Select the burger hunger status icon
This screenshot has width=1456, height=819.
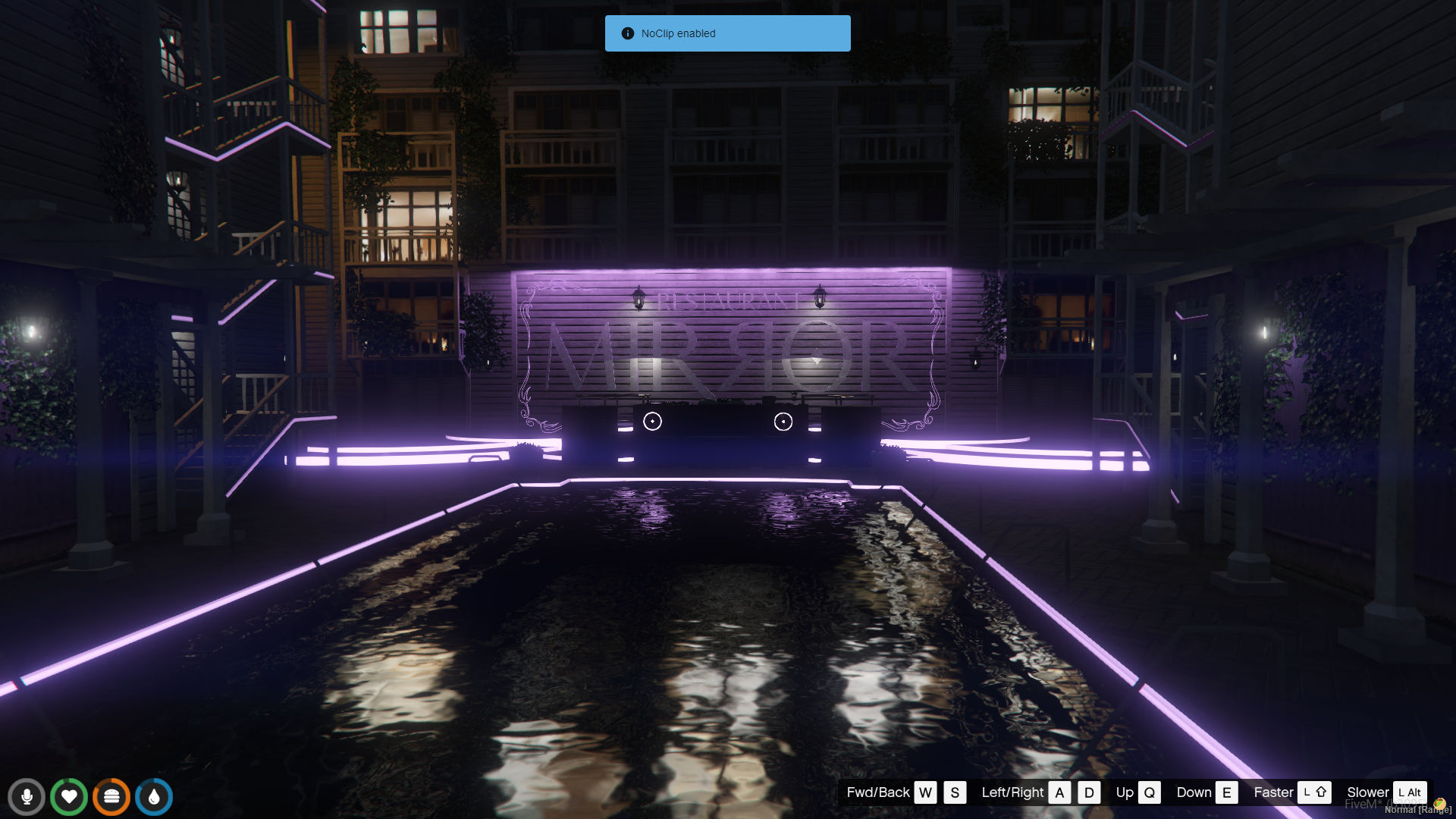pos(111,797)
